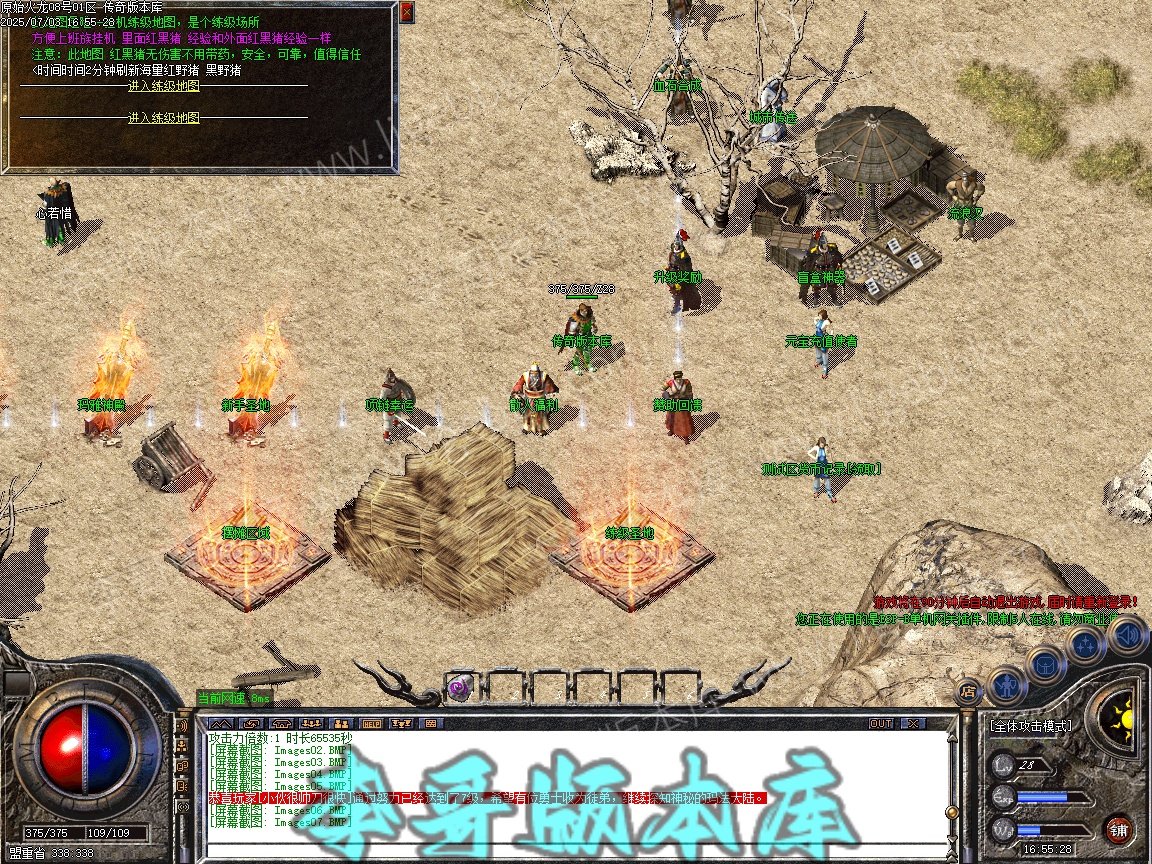Open the character status button
This screenshot has height=864, width=1152.
(x=1007, y=684)
